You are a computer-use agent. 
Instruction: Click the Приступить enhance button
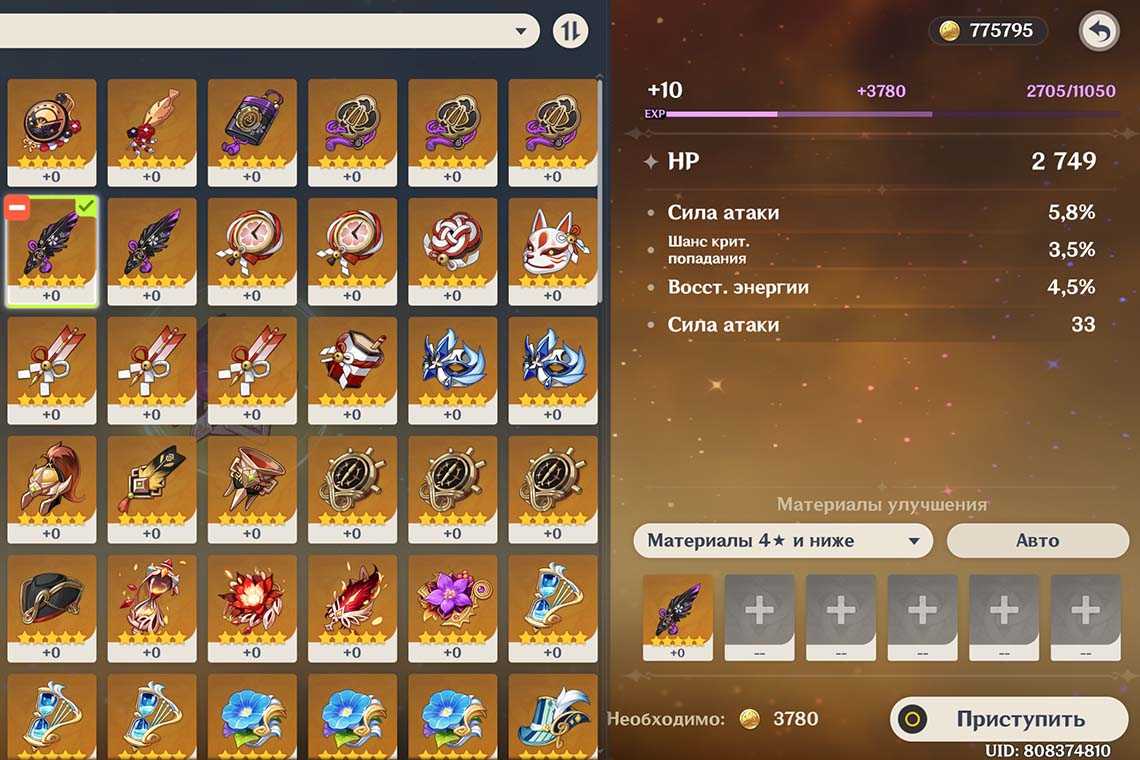1008,719
